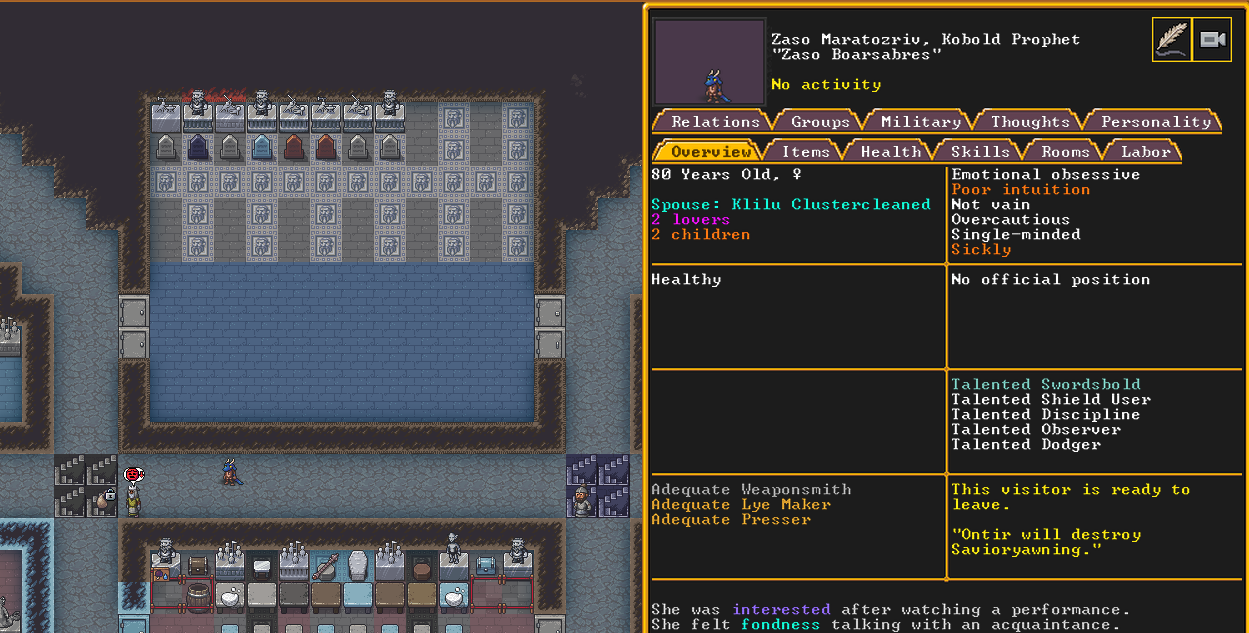Open the Thoughts tab
The height and width of the screenshot is (633, 1249).
(x=1030, y=122)
